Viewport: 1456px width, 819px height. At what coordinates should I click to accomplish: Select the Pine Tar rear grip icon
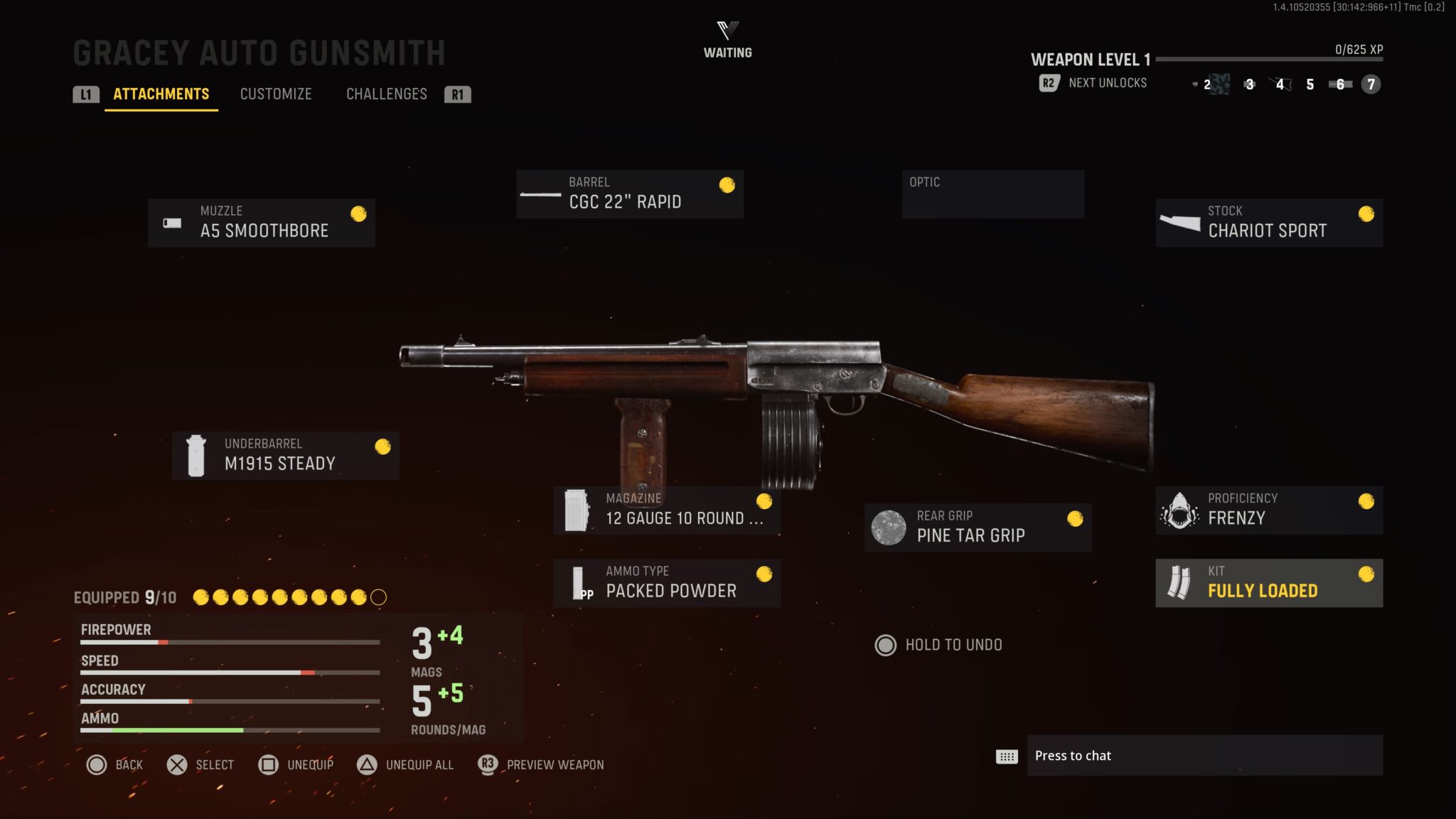coord(889,526)
